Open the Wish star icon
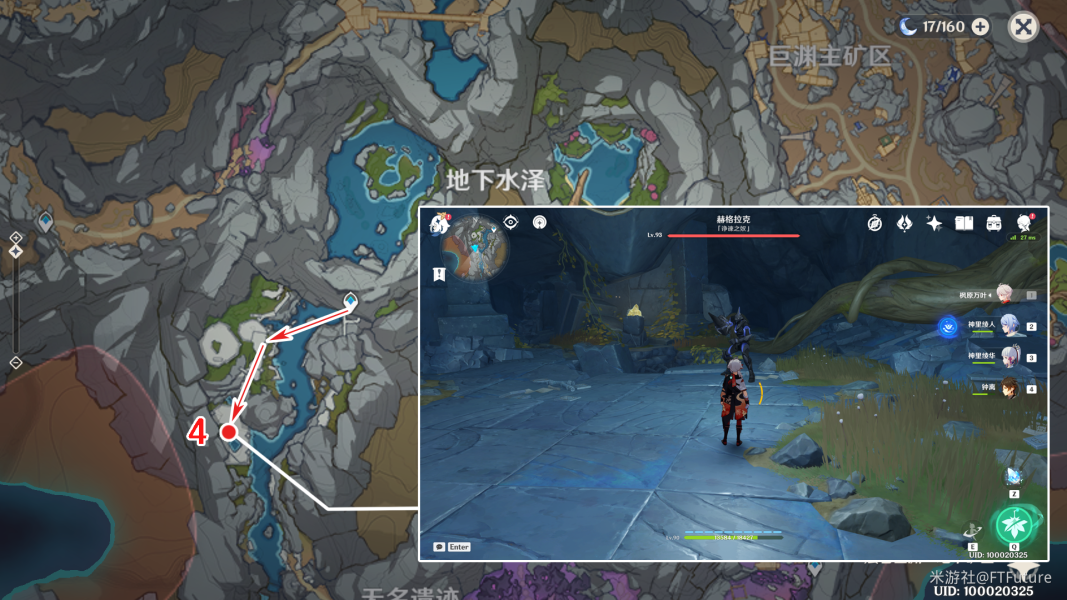Screen dimensions: 1067x600 coord(934,223)
